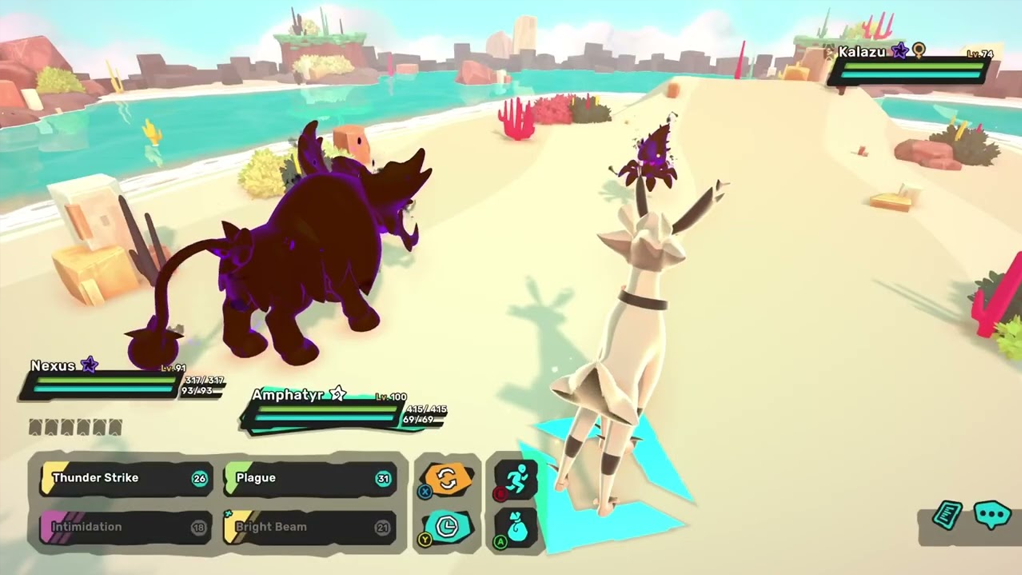Choose the Intimidation technique

[124, 527]
